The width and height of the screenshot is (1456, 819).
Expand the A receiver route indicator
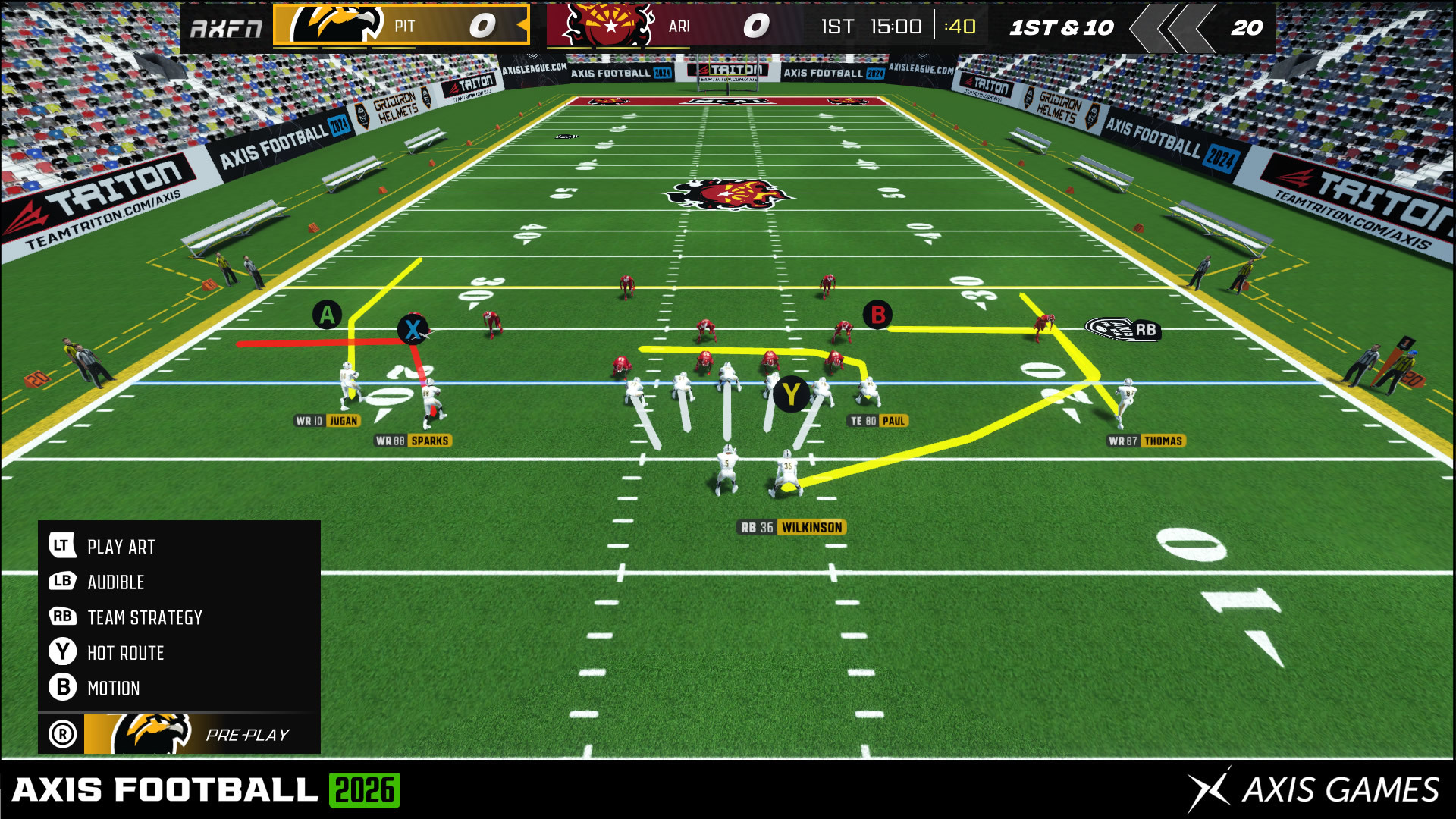click(x=328, y=314)
